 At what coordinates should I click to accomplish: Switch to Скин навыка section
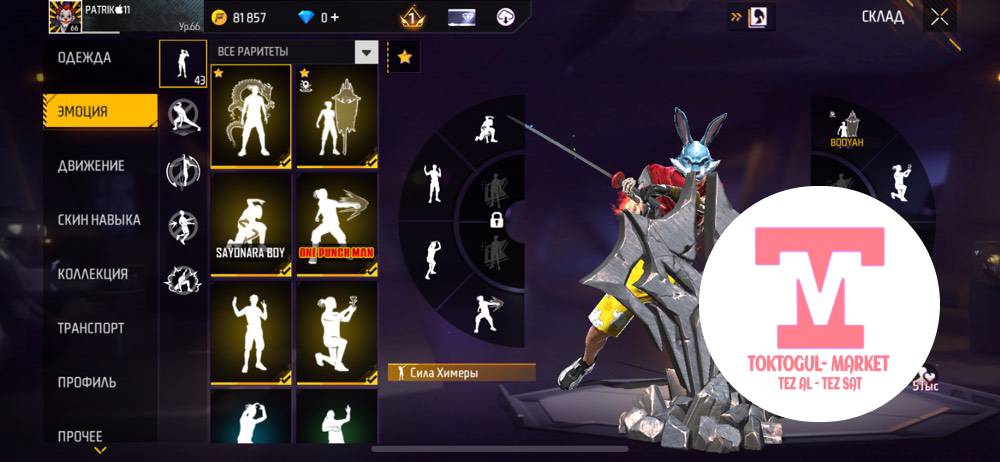click(99, 219)
